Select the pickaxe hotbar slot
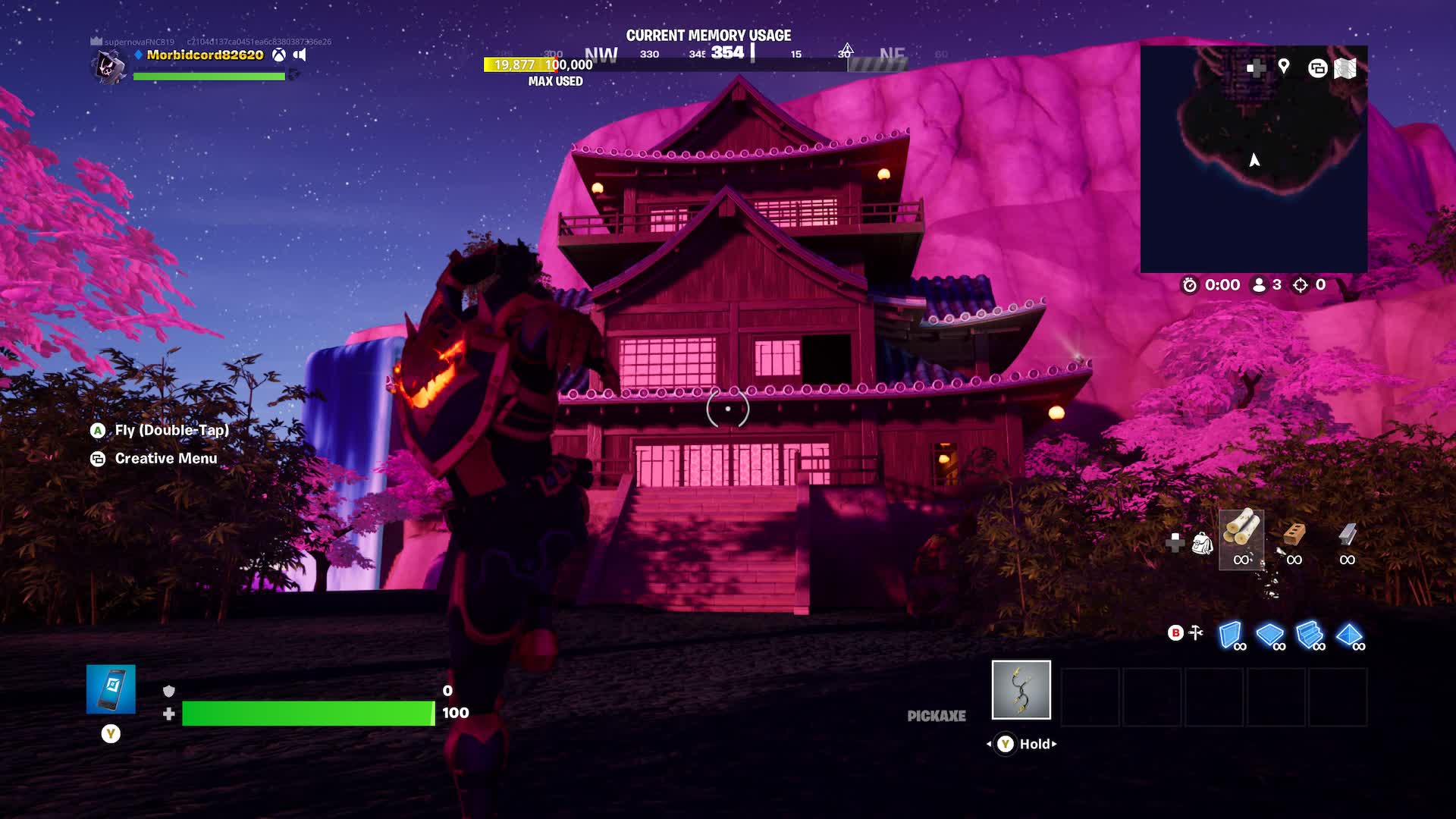Image resolution: width=1456 pixels, height=819 pixels. click(x=1021, y=689)
